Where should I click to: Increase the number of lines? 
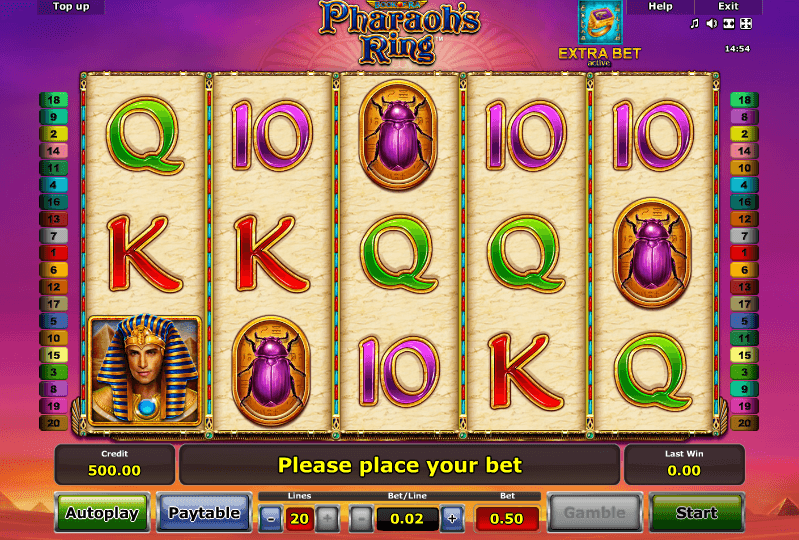pos(327,518)
